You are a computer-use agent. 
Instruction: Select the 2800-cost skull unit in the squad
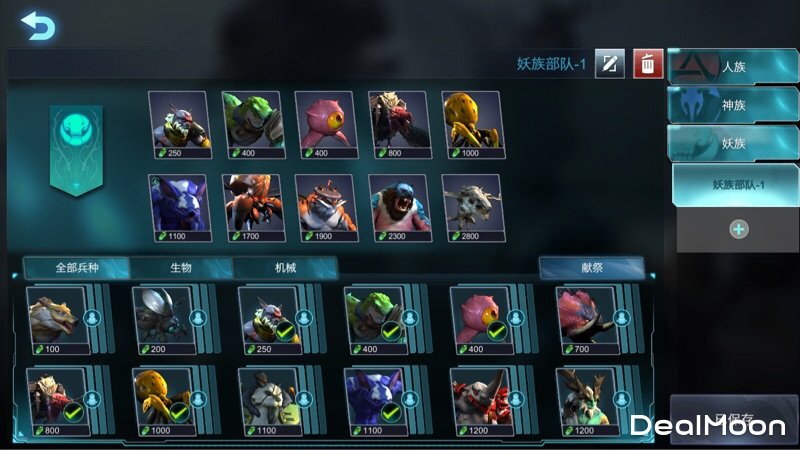[x=472, y=207]
